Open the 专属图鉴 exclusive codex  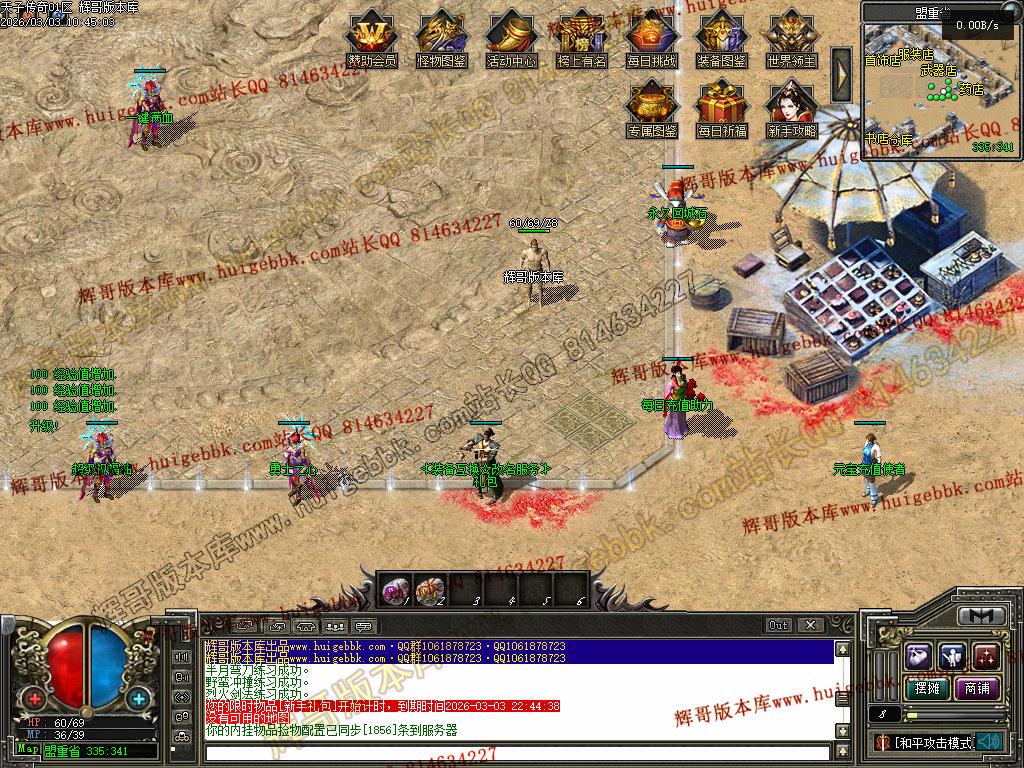coord(651,107)
